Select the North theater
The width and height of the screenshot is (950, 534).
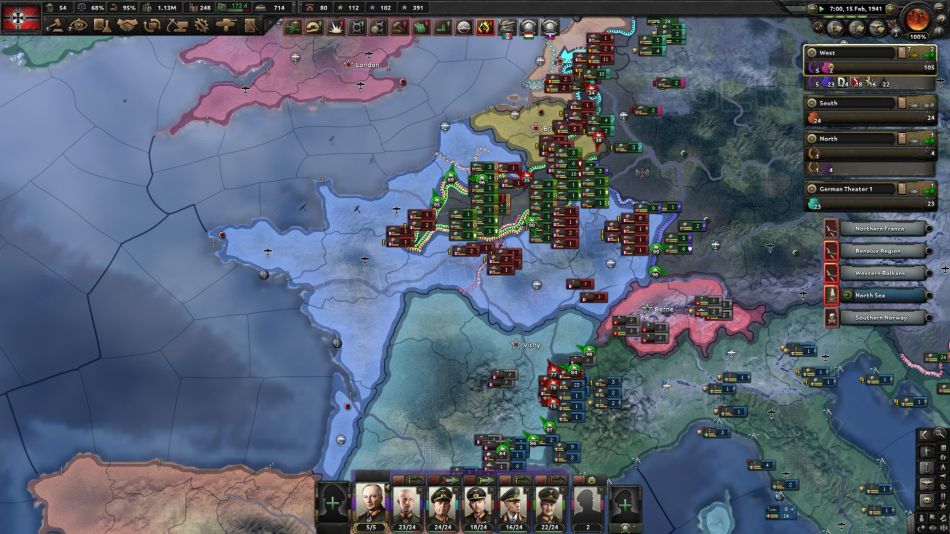pyautogui.click(x=850, y=139)
